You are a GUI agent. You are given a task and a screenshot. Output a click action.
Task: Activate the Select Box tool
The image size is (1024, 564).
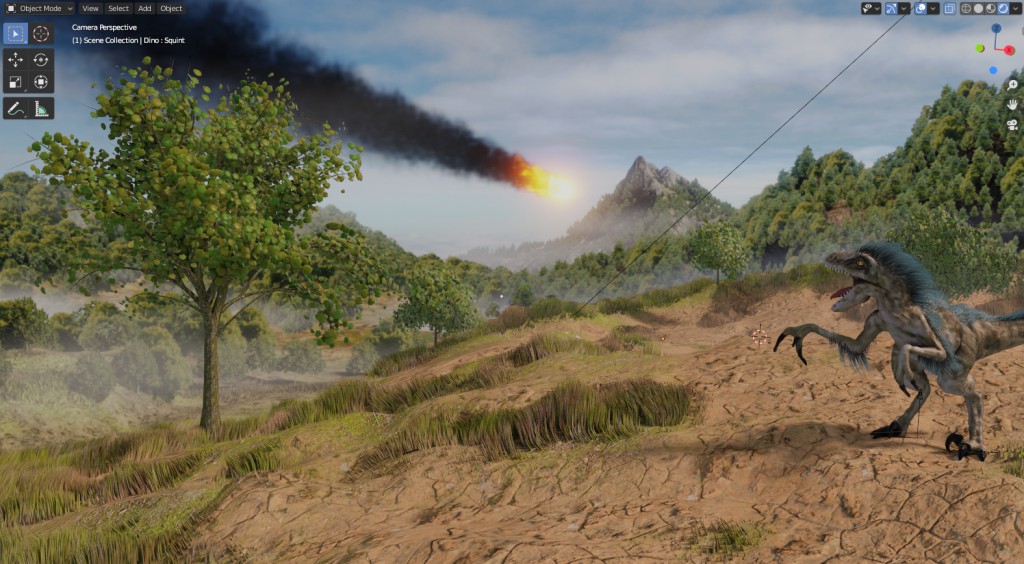(x=16, y=33)
